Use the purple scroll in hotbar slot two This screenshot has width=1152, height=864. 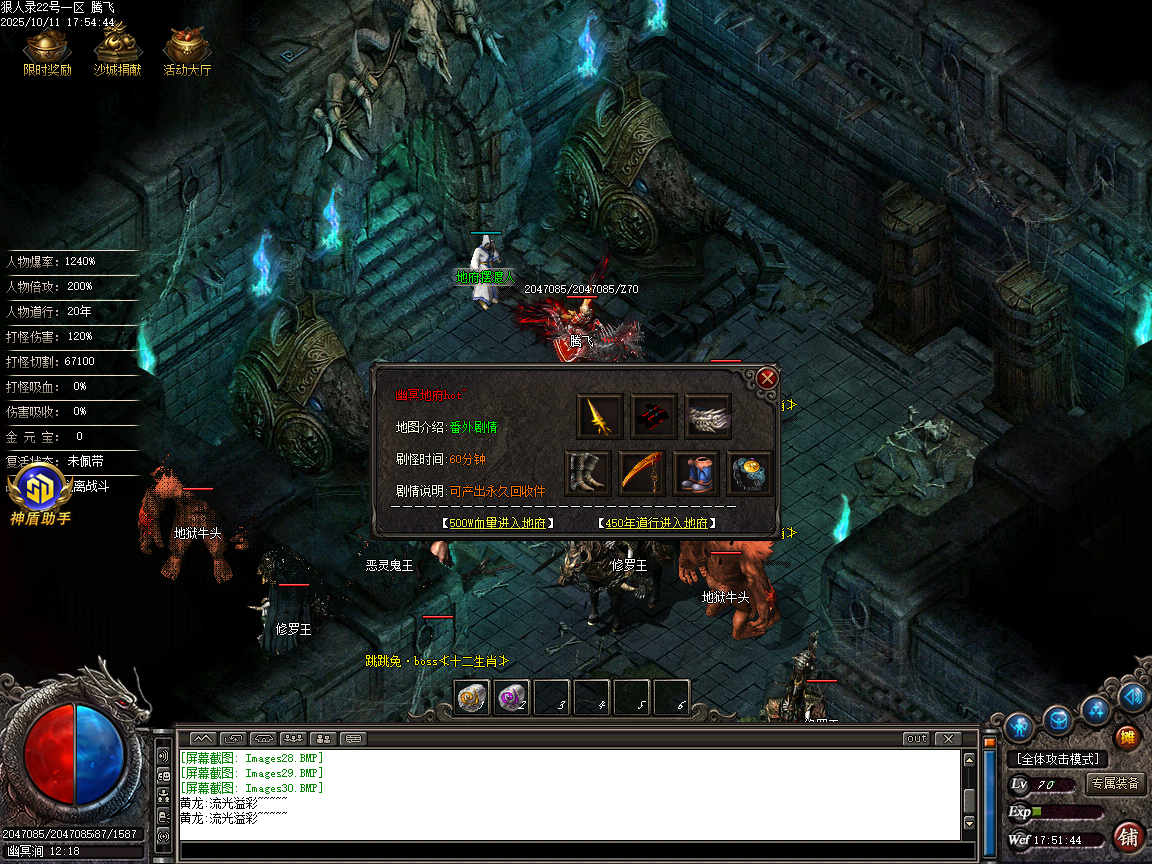pyautogui.click(x=512, y=698)
